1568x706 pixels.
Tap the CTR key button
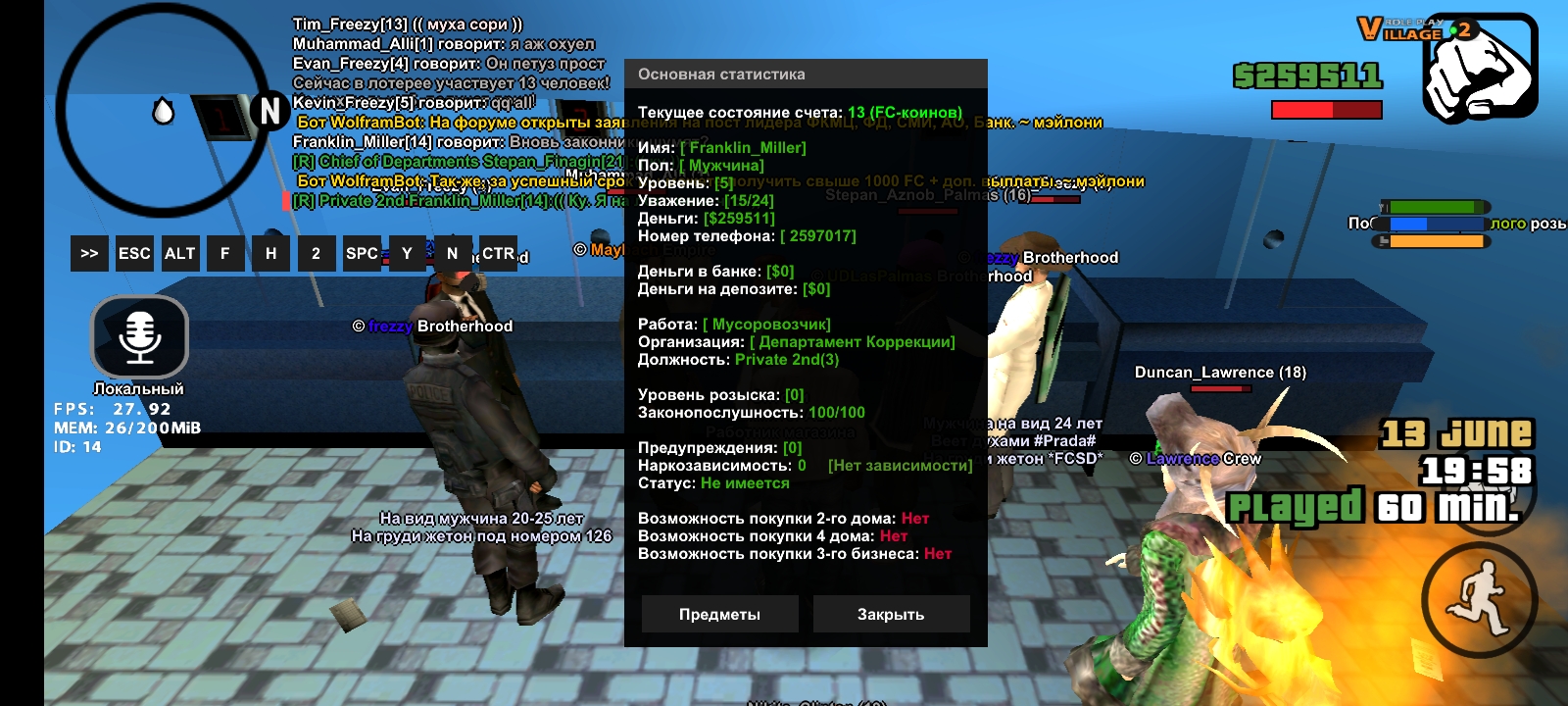(498, 253)
